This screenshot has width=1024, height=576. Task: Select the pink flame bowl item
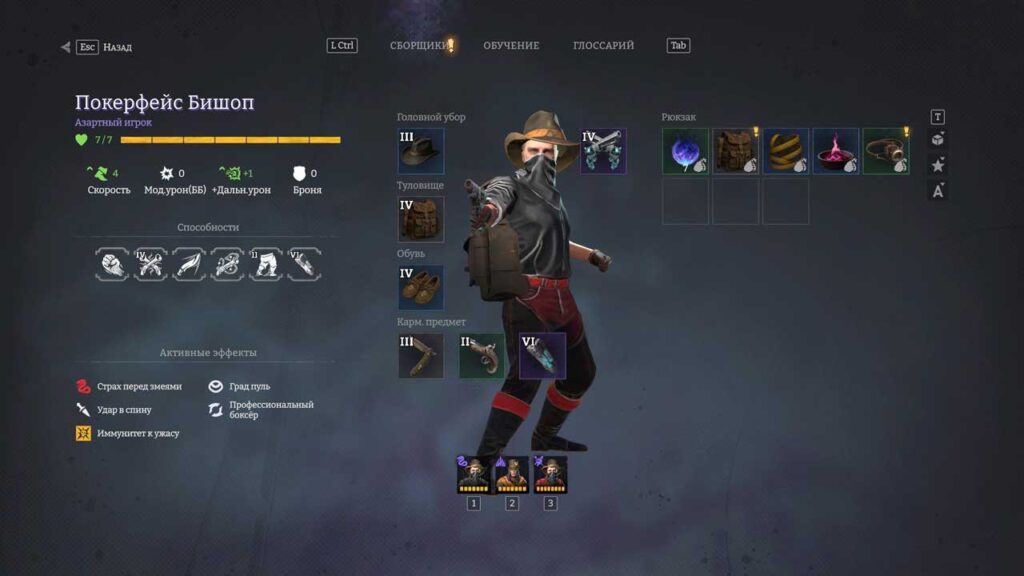point(835,151)
